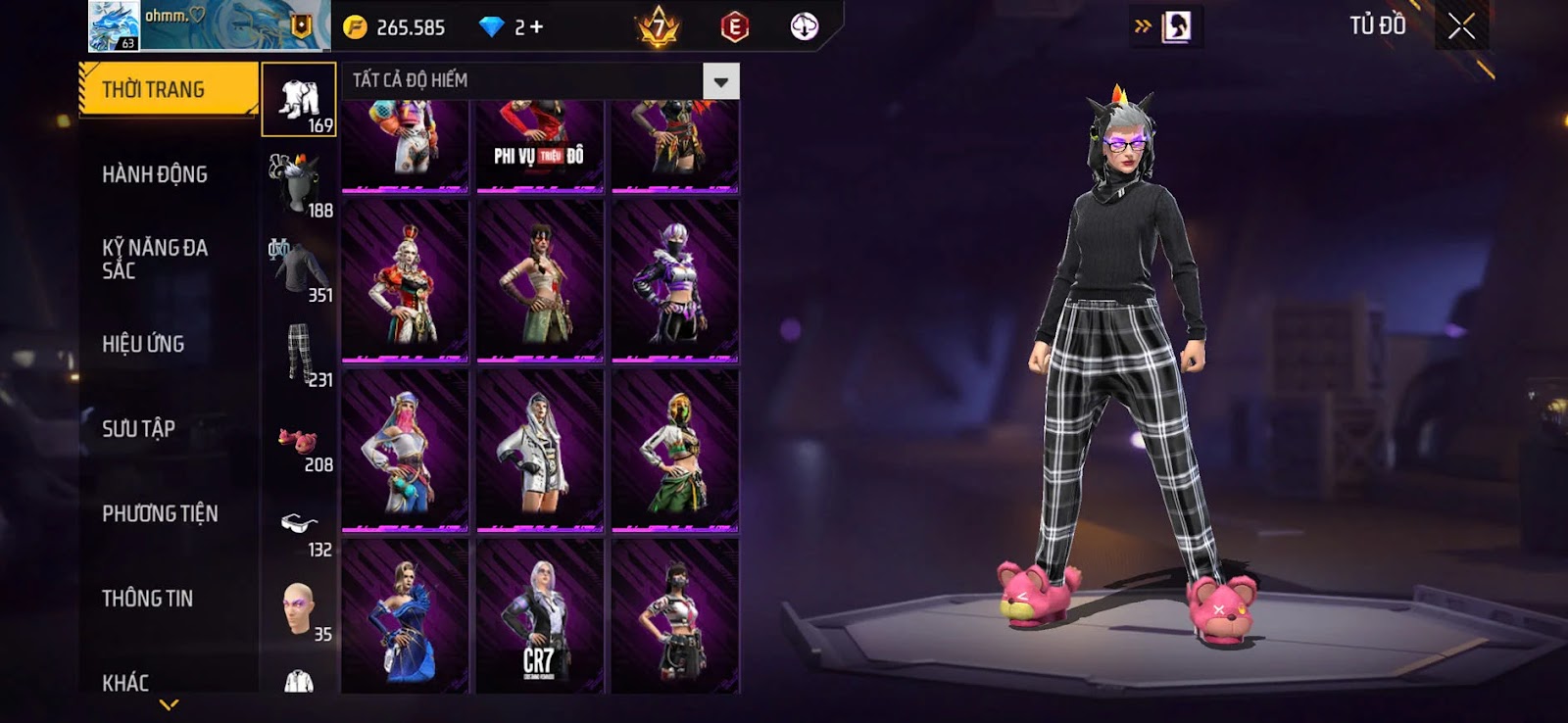Open the Phương Tiện category

coord(160,513)
